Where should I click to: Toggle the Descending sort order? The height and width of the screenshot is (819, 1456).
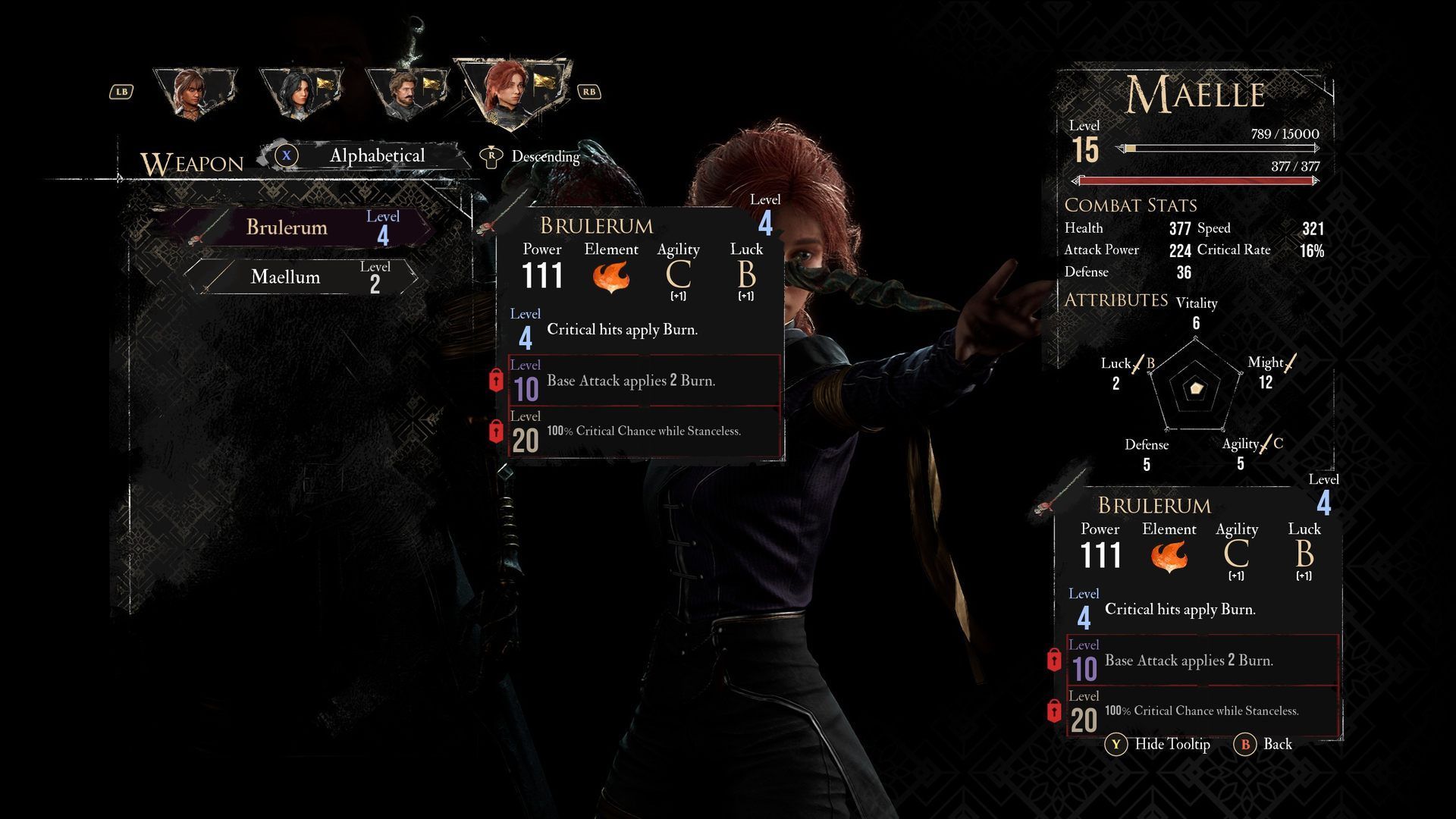544,157
